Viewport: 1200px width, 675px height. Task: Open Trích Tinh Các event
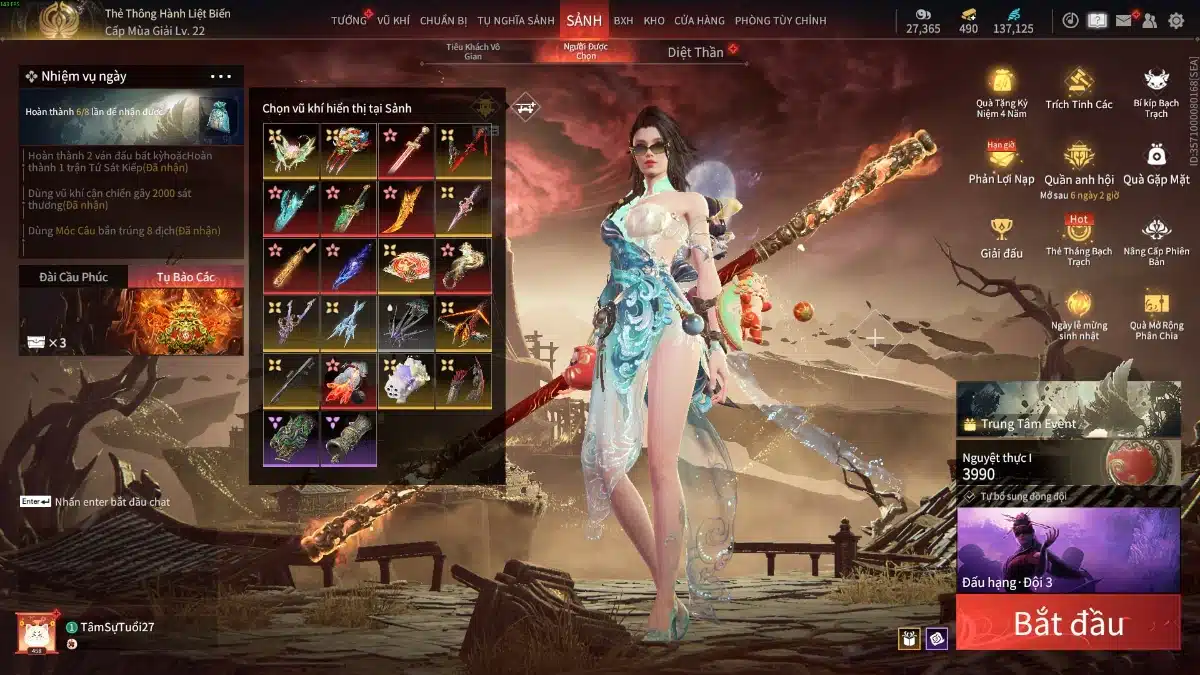tap(1078, 88)
